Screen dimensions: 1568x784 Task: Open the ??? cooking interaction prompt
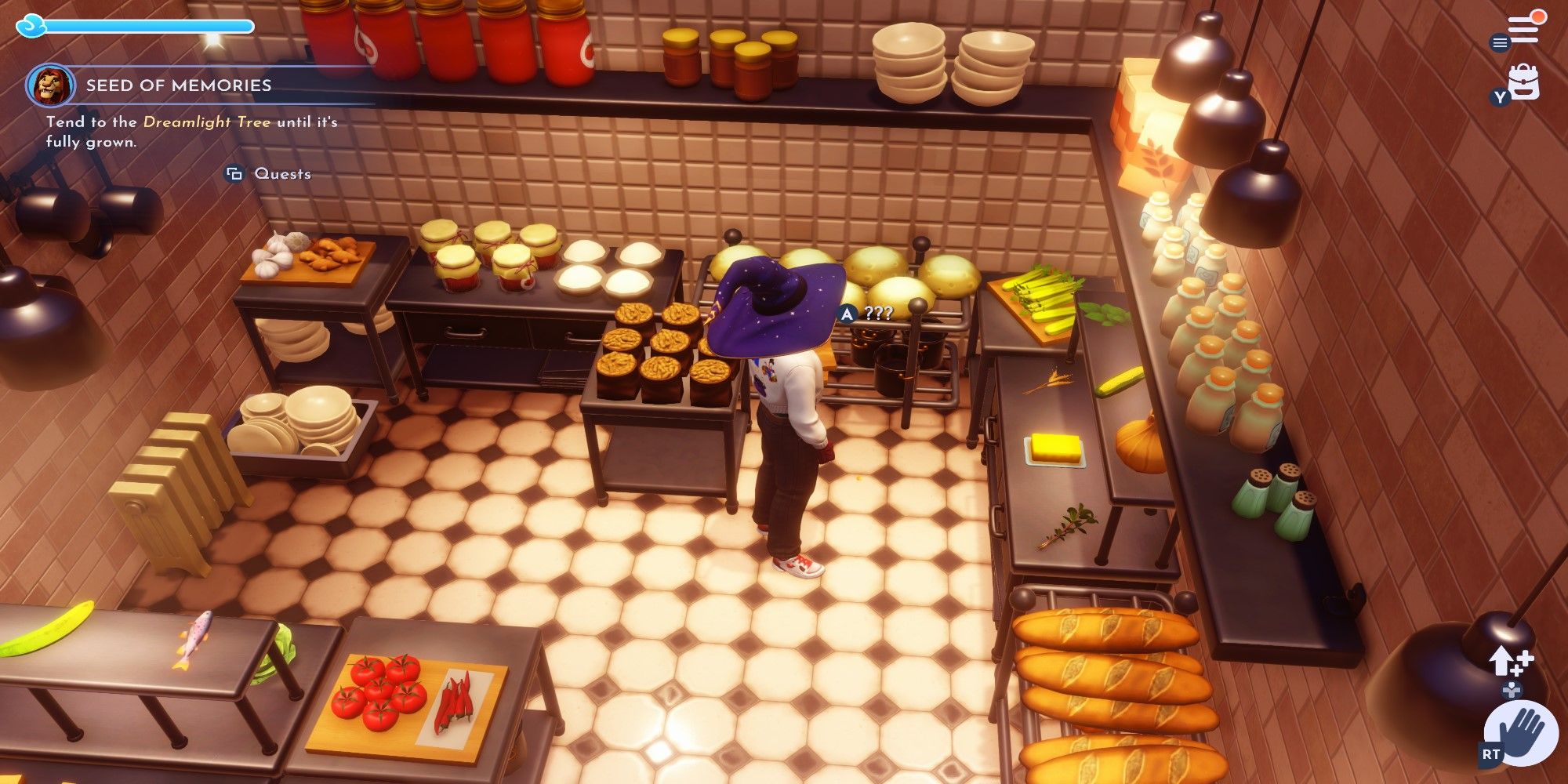coord(862,312)
